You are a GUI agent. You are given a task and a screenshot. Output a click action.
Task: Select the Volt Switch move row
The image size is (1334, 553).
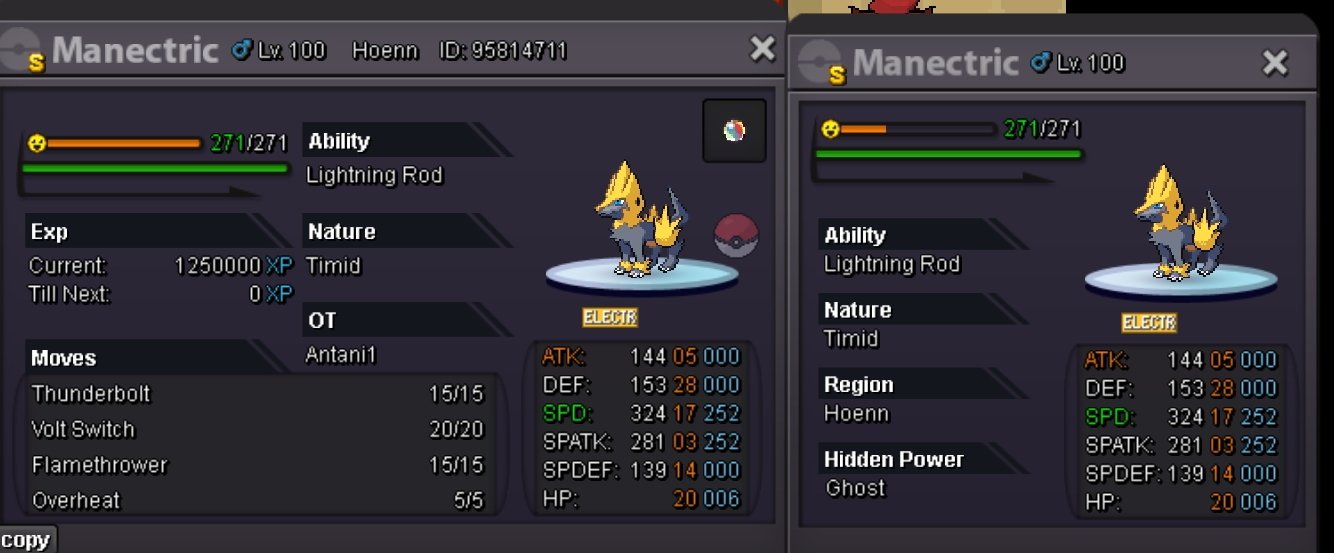tap(257, 430)
